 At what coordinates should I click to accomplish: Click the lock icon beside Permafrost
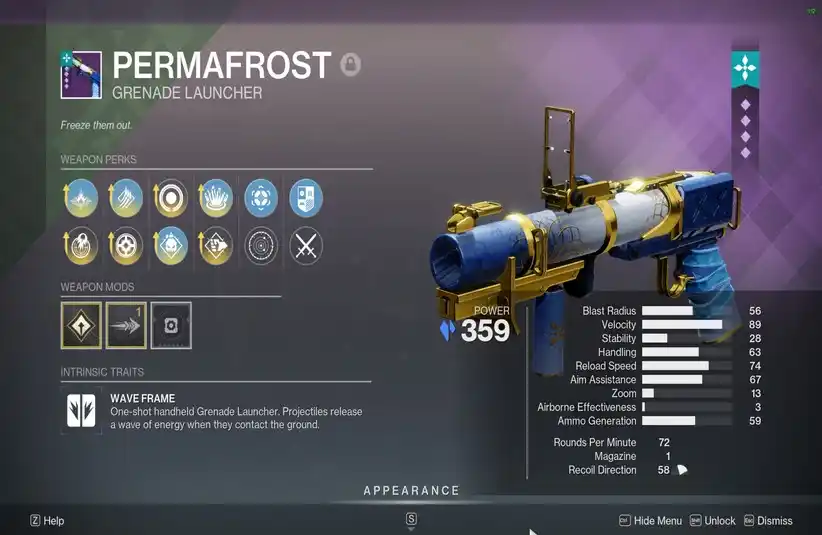[350, 66]
